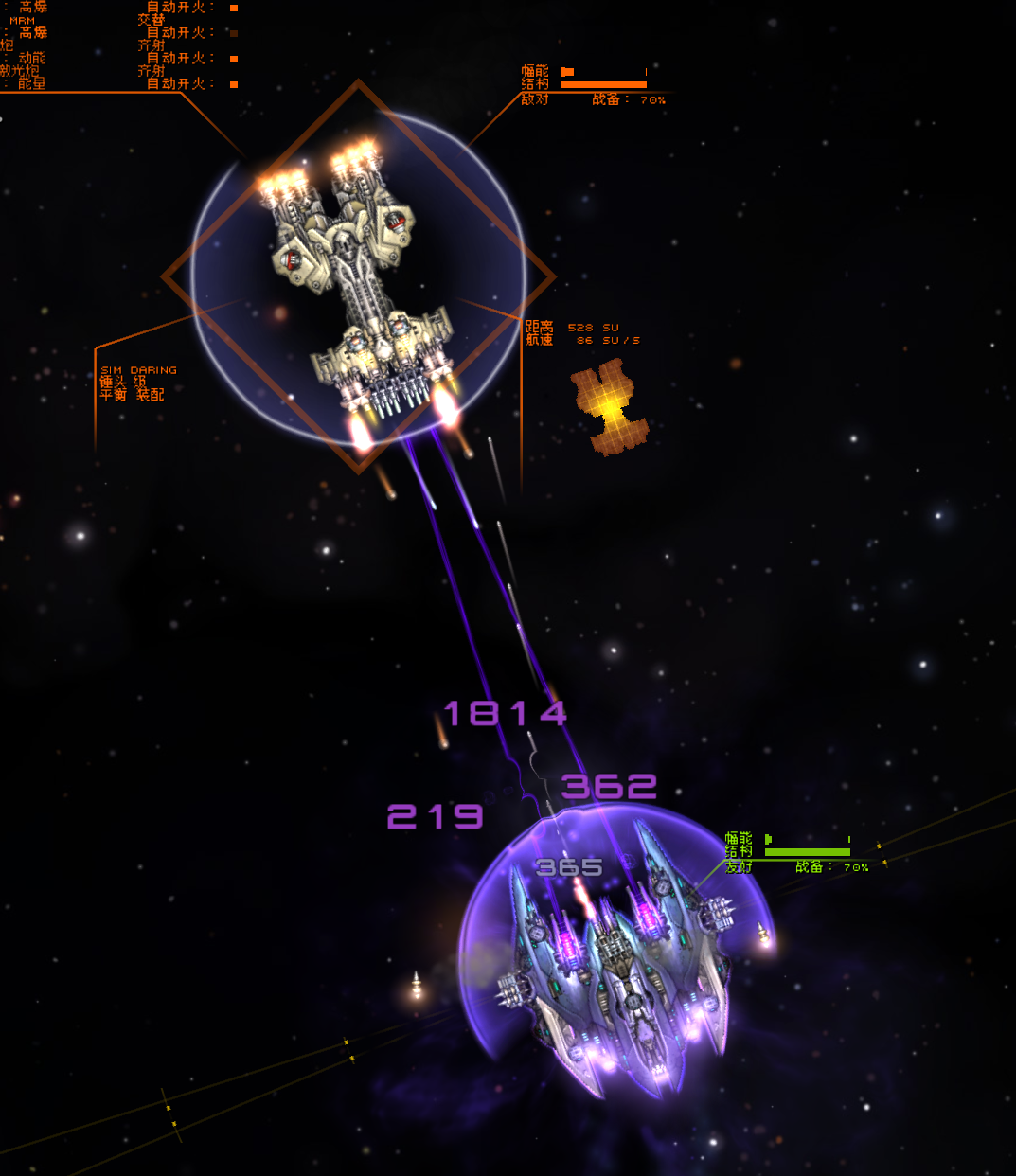Toggle autofire for the 动能 weapon group

tap(234, 59)
